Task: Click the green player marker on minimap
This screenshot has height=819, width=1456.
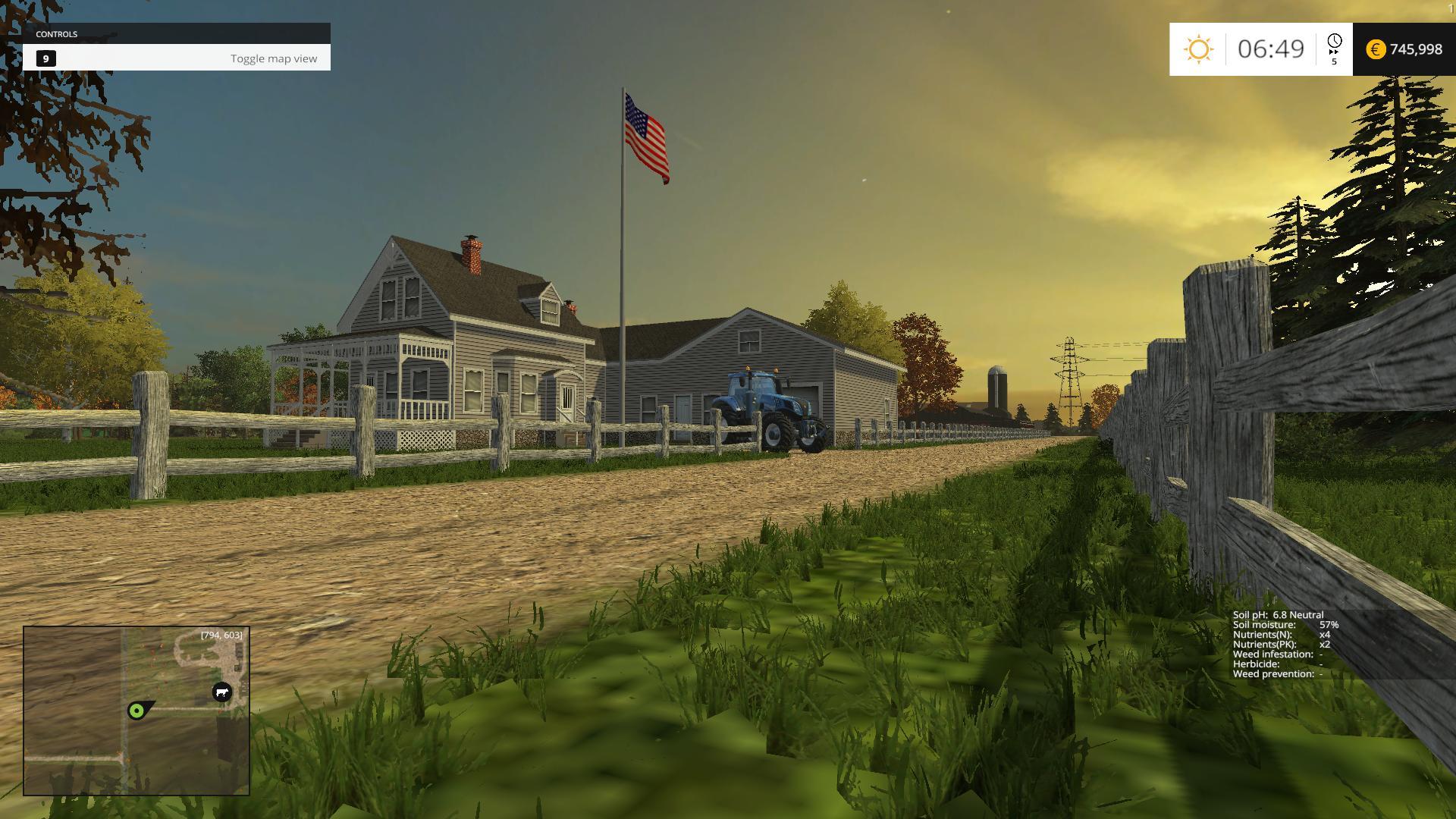Action: click(x=136, y=711)
